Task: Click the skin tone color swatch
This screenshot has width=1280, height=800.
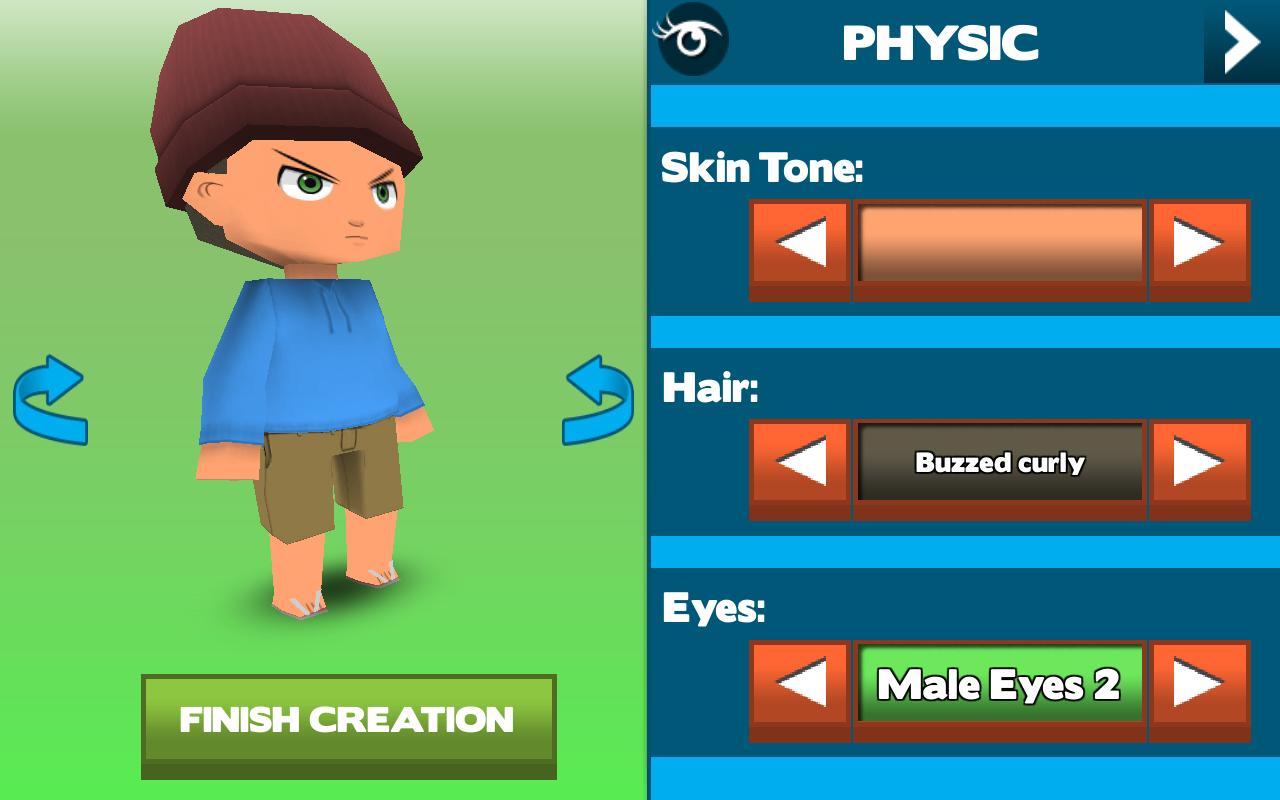Action: (1000, 245)
